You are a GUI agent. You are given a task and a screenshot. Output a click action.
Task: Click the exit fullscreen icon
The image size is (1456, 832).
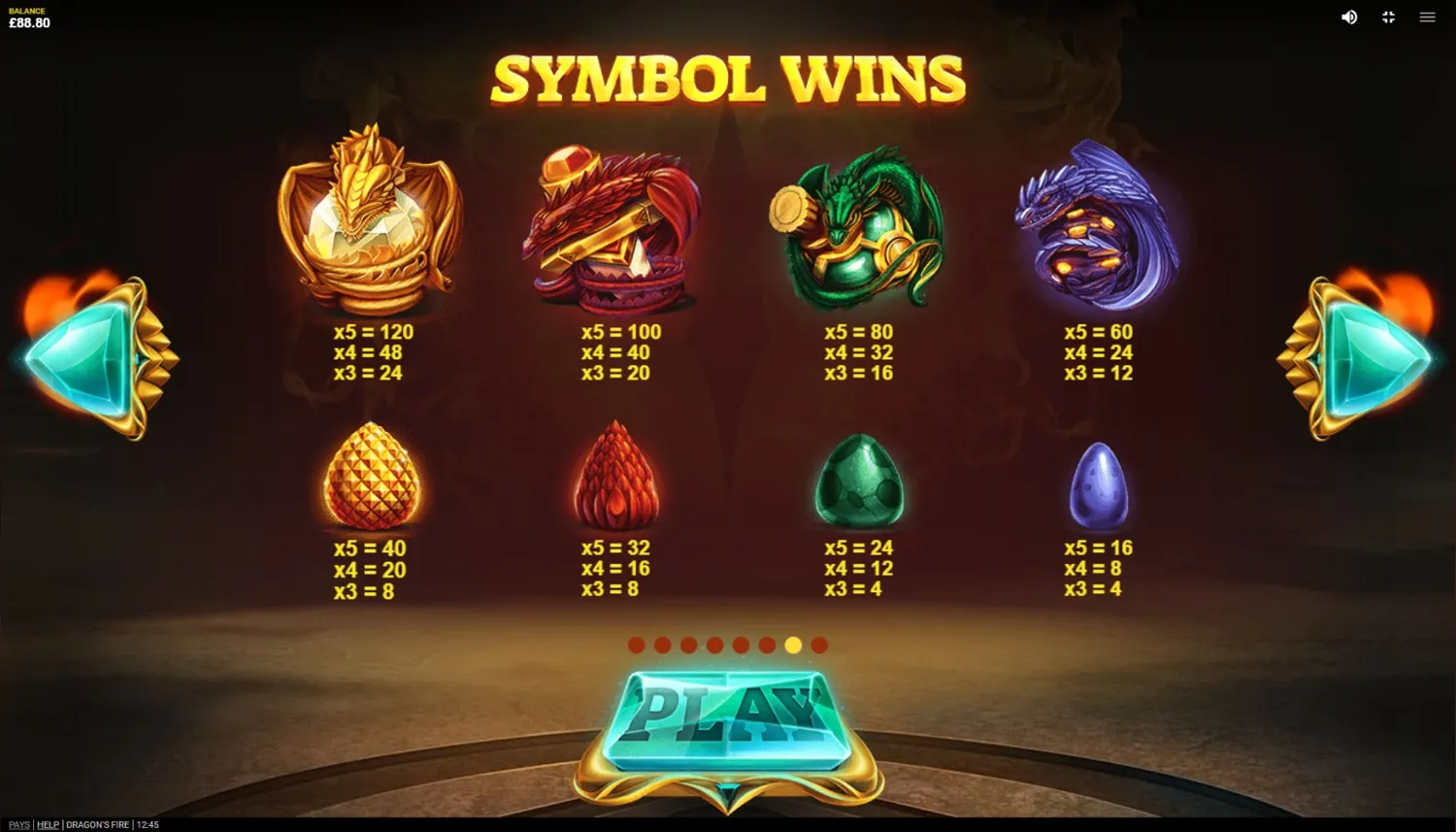point(1388,17)
